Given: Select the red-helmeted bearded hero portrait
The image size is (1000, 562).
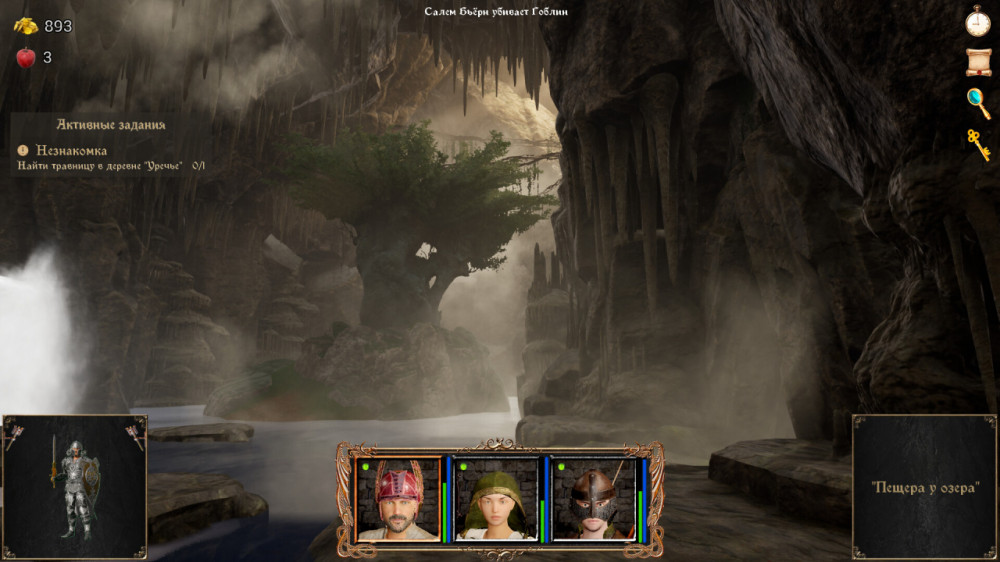Looking at the screenshot, I should (x=398, y=500).
